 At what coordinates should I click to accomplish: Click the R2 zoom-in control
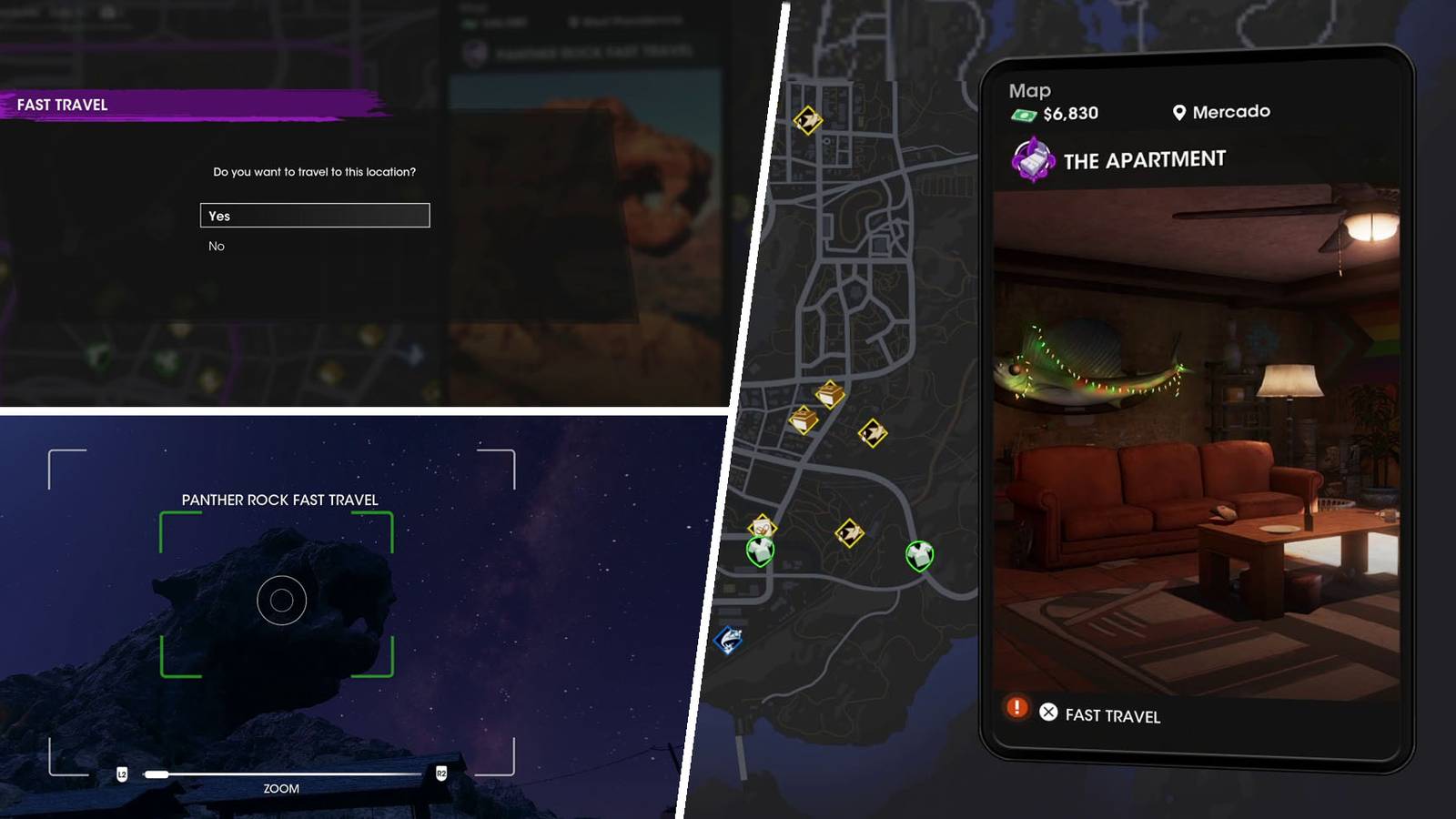tap(443, 774)
